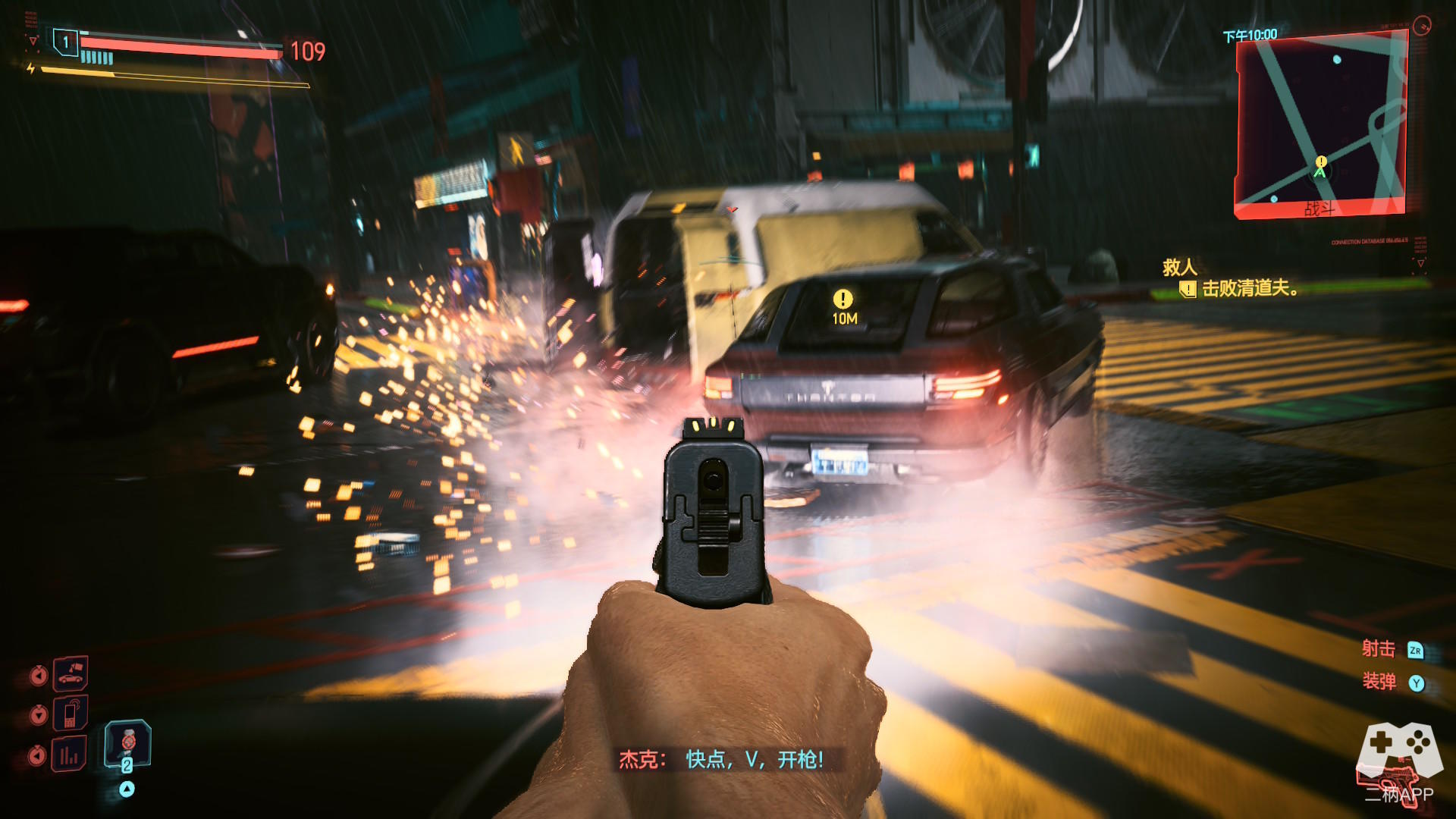
Task: Click the level 1 badge
Action: (x=66, y=42)
